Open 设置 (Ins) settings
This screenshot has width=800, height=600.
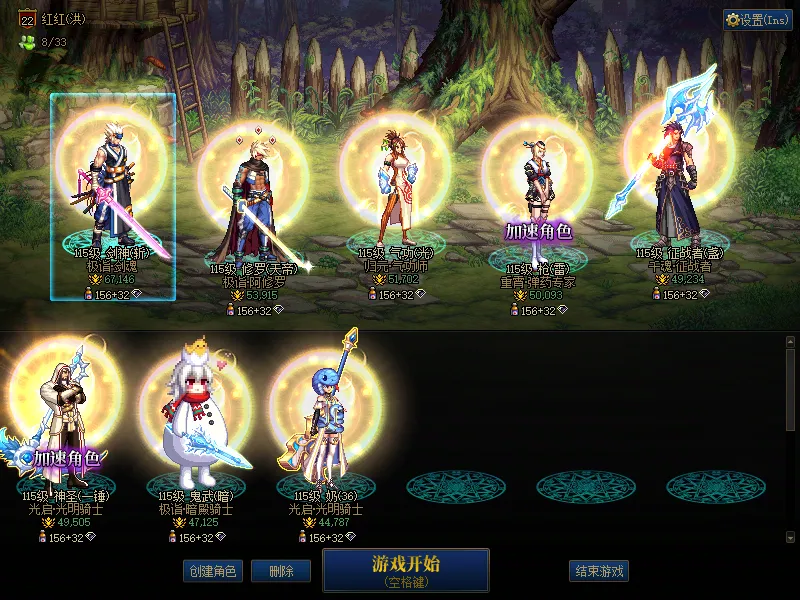point(757,20)
